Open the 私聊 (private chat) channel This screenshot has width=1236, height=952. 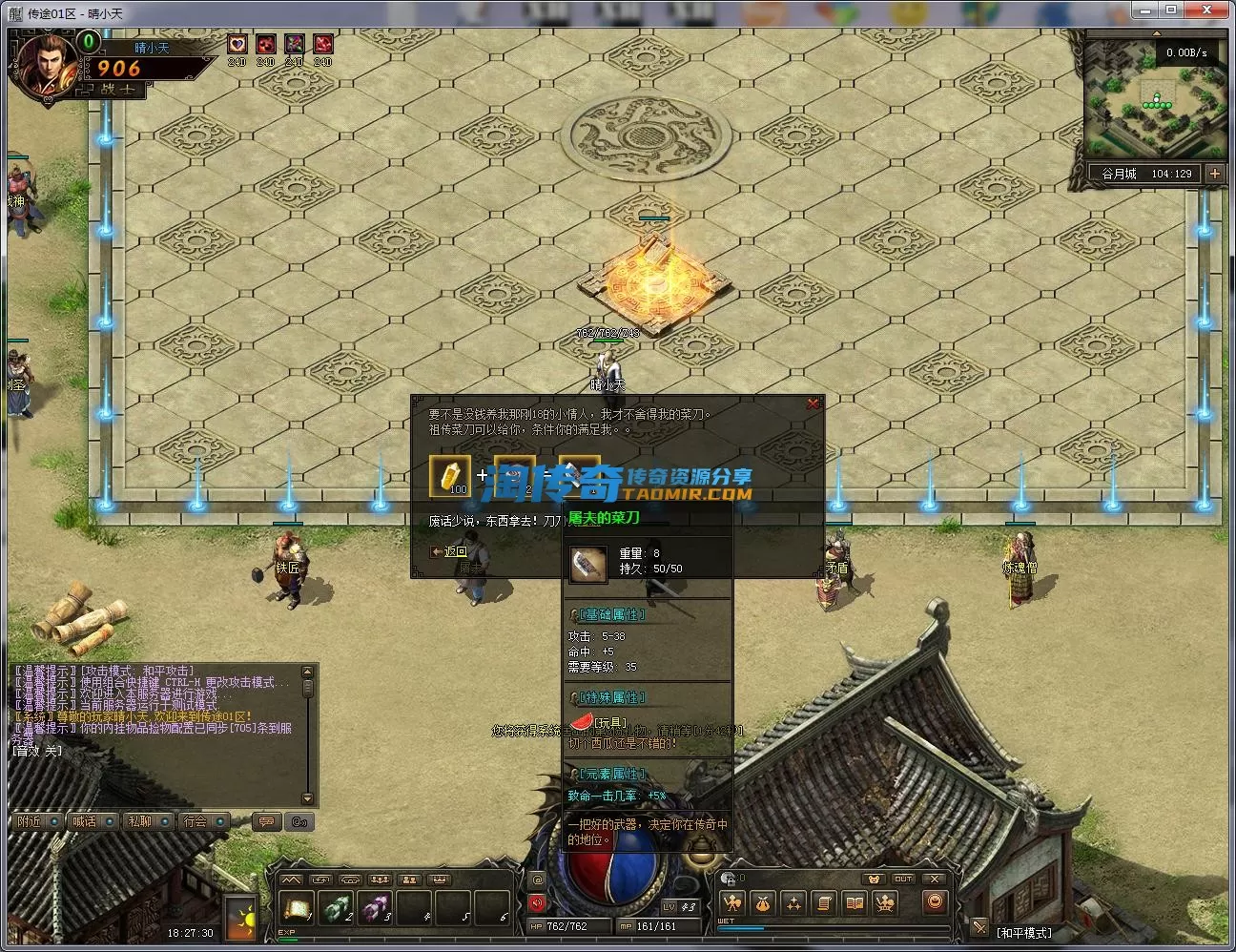[141, 821]
